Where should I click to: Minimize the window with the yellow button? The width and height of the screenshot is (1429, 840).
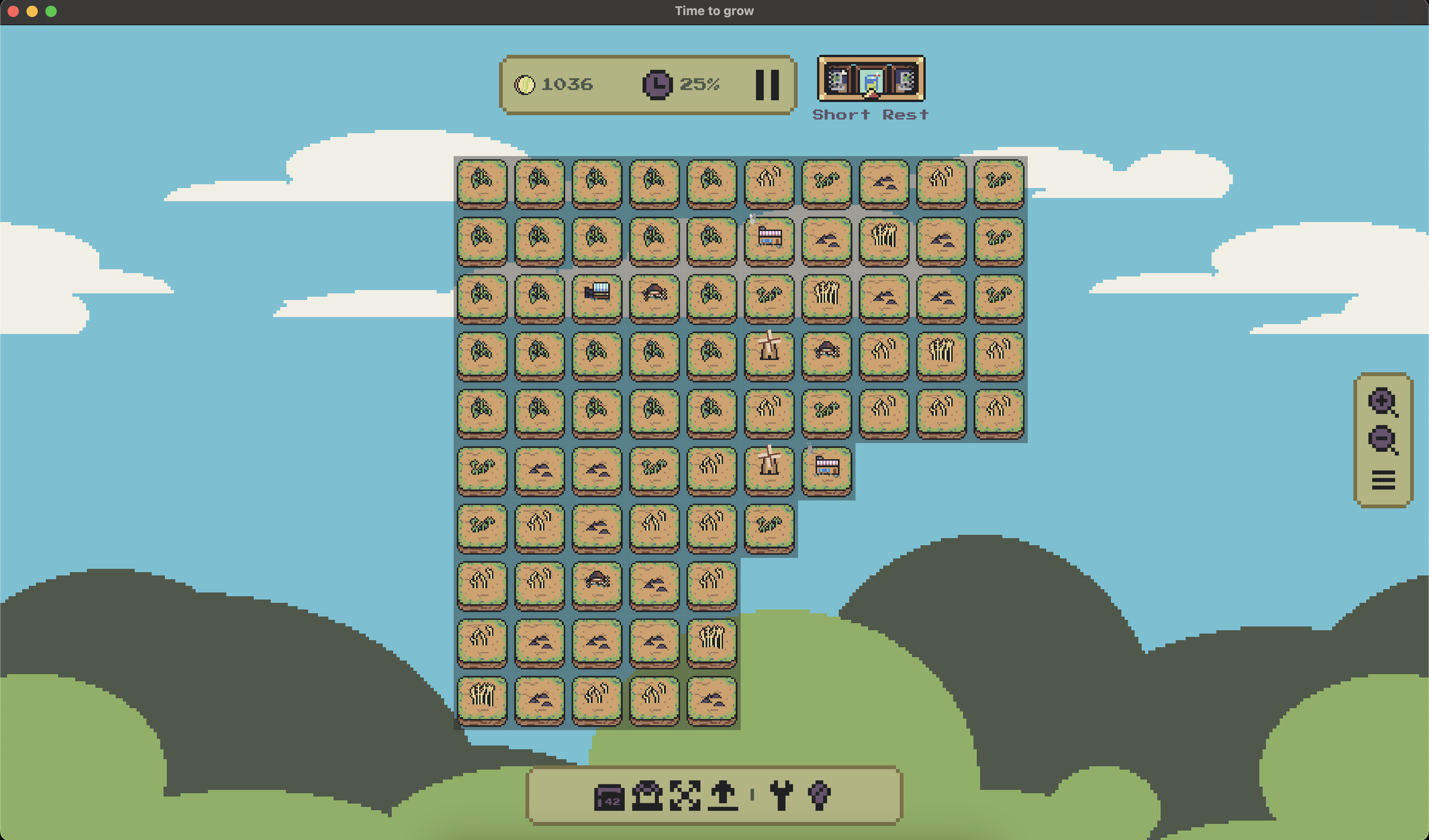pos(32,11)
